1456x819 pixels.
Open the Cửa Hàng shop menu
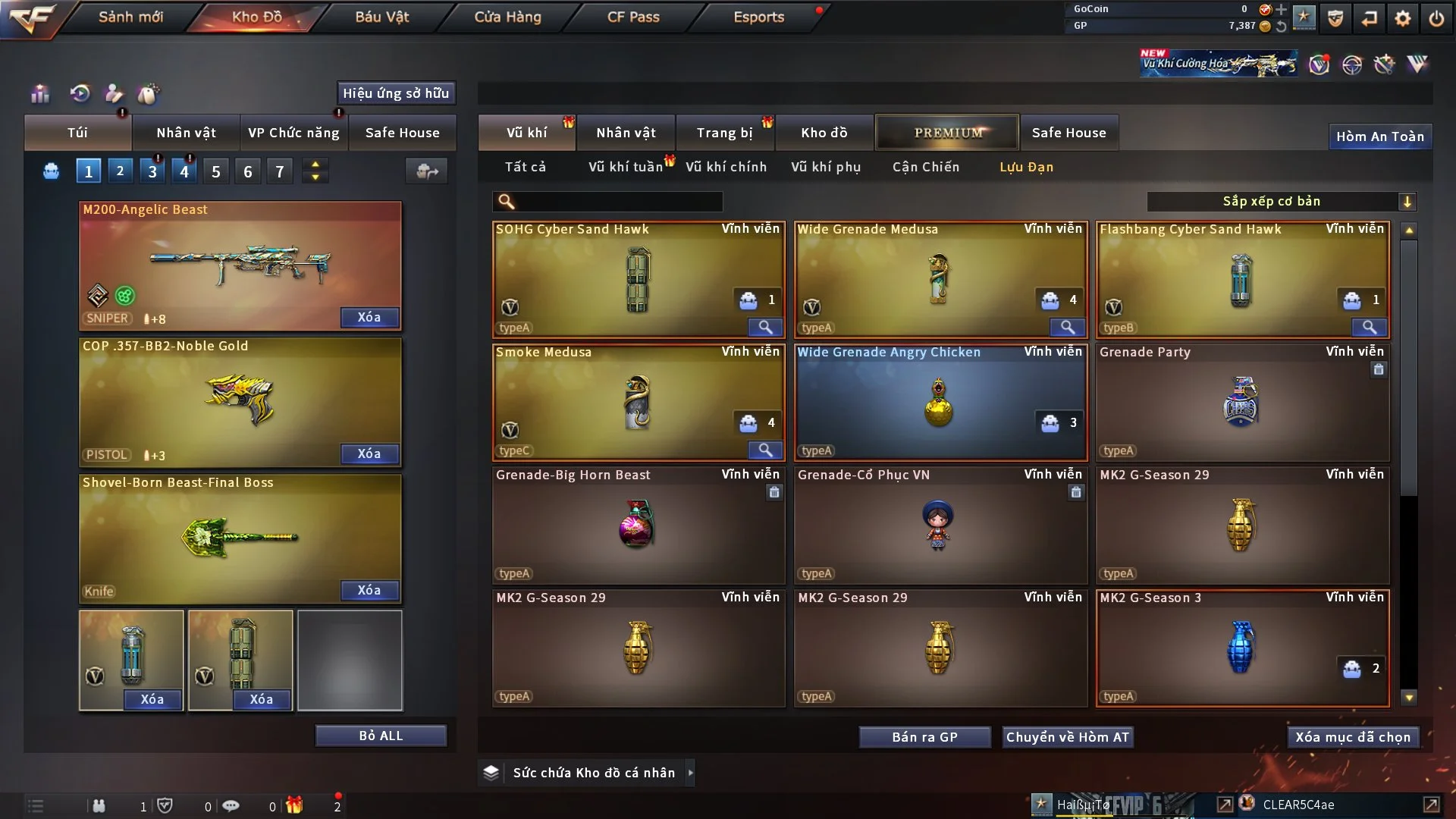[507, 17]
